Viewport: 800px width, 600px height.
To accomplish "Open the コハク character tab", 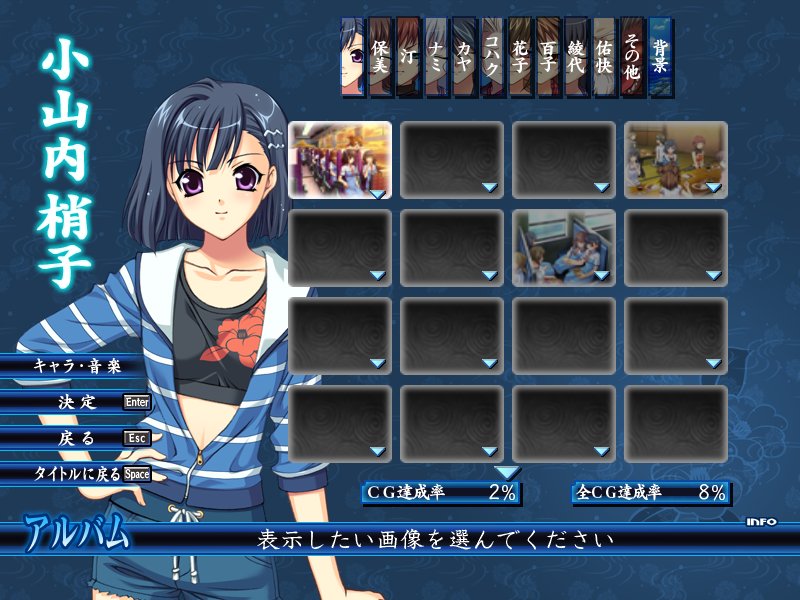I will pos(492,56).
